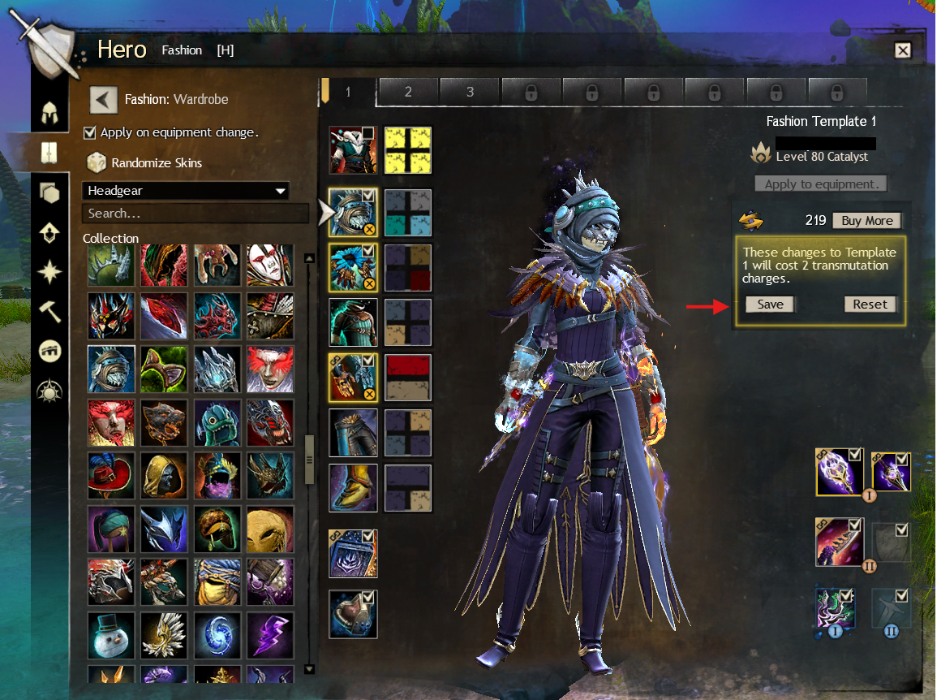This screenshot has height=700, width=936.
Task: Select the glove armor slot
Action: point(353,377)
